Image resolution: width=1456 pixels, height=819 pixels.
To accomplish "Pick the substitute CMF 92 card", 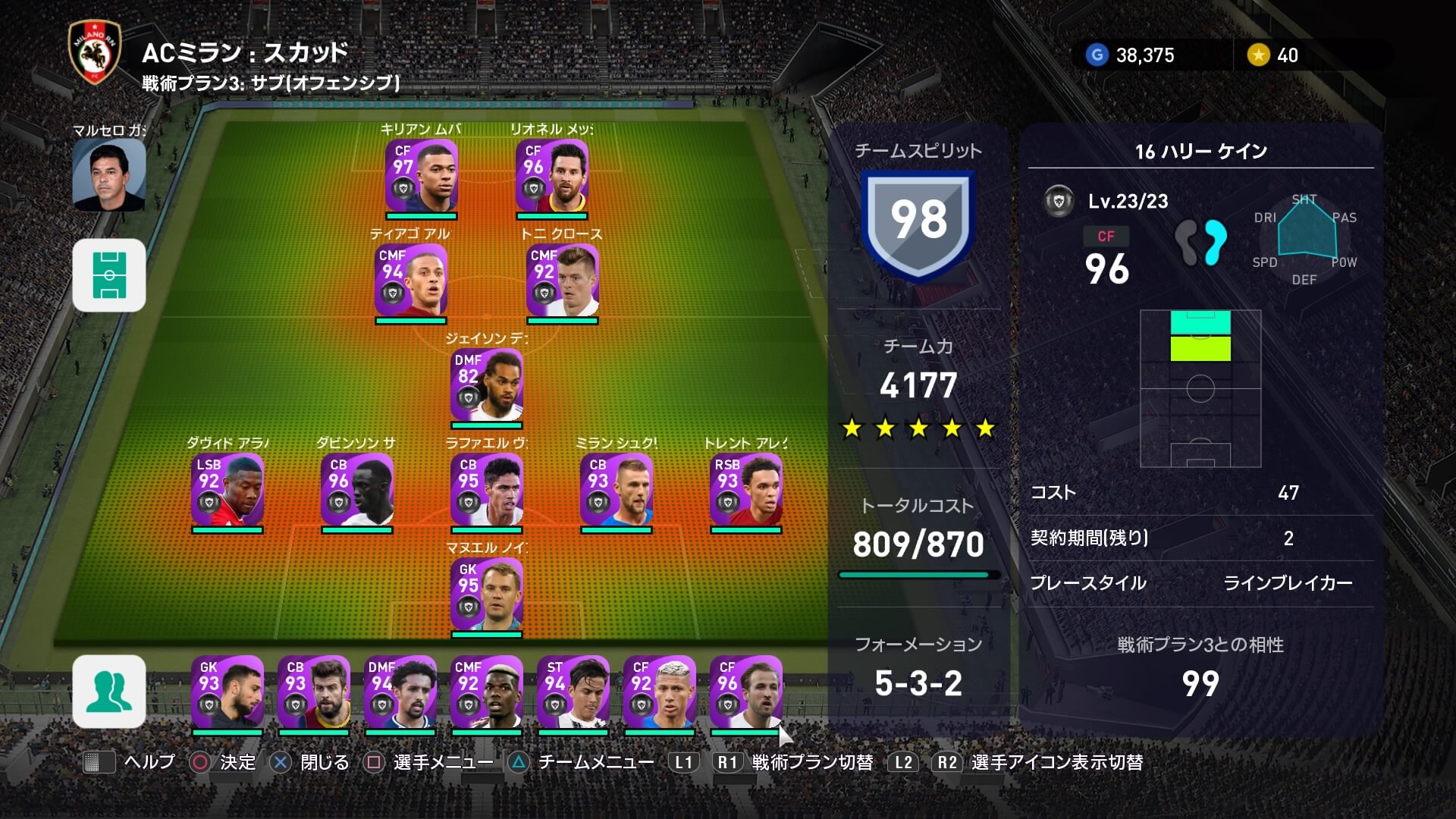I will (487, 692).
